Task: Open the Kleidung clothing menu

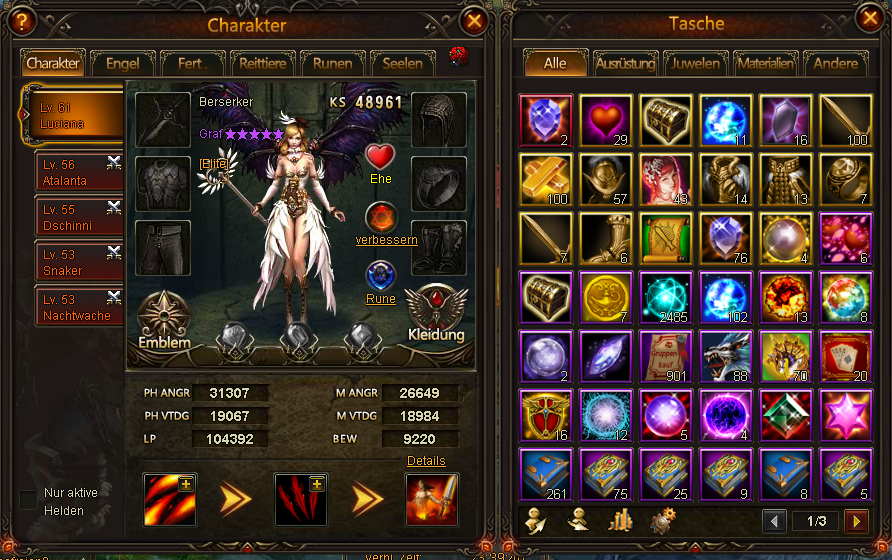Action: point(436,314)
